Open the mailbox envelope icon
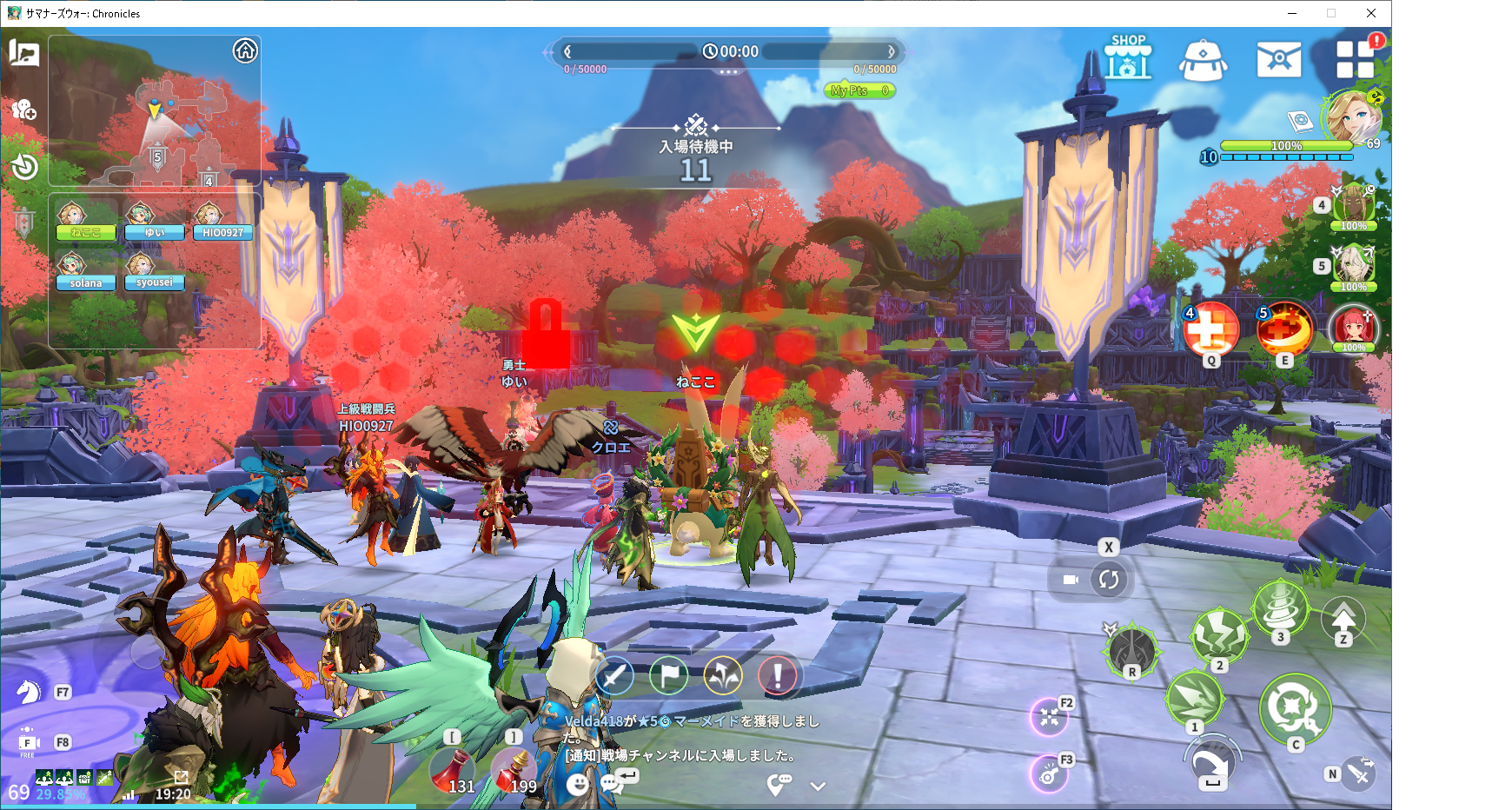Image resolution: width=1512 pixels, height=810 pixels. 1278,59
